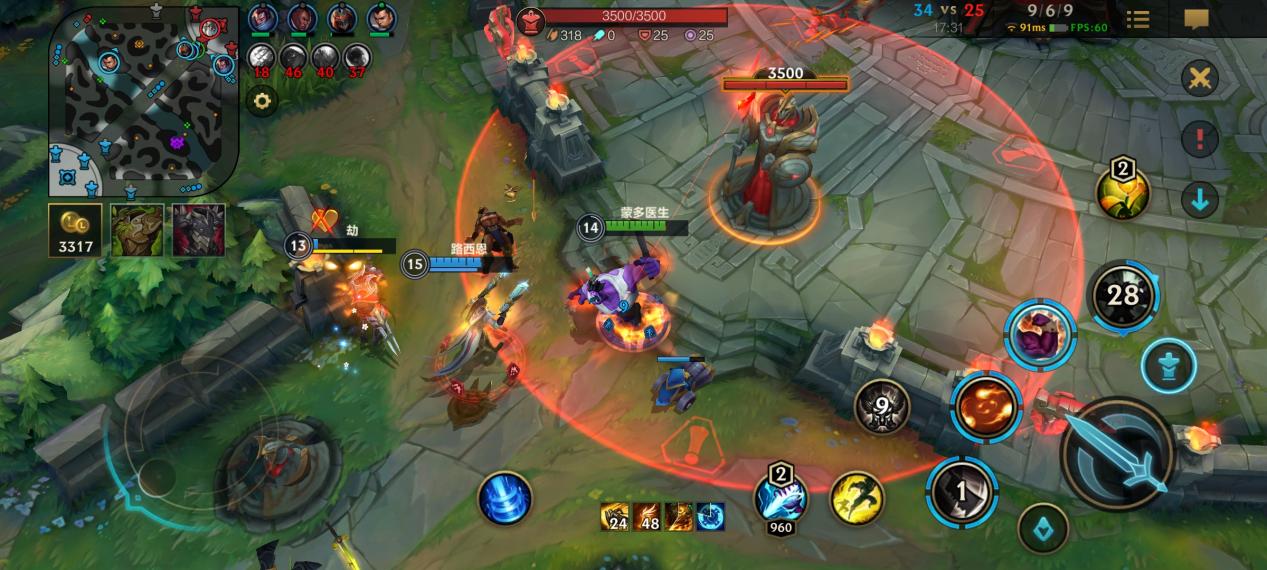Use the yellow flower item with 2 charges
This screenshot has height=570, width=1267.
click(1122, 192)
